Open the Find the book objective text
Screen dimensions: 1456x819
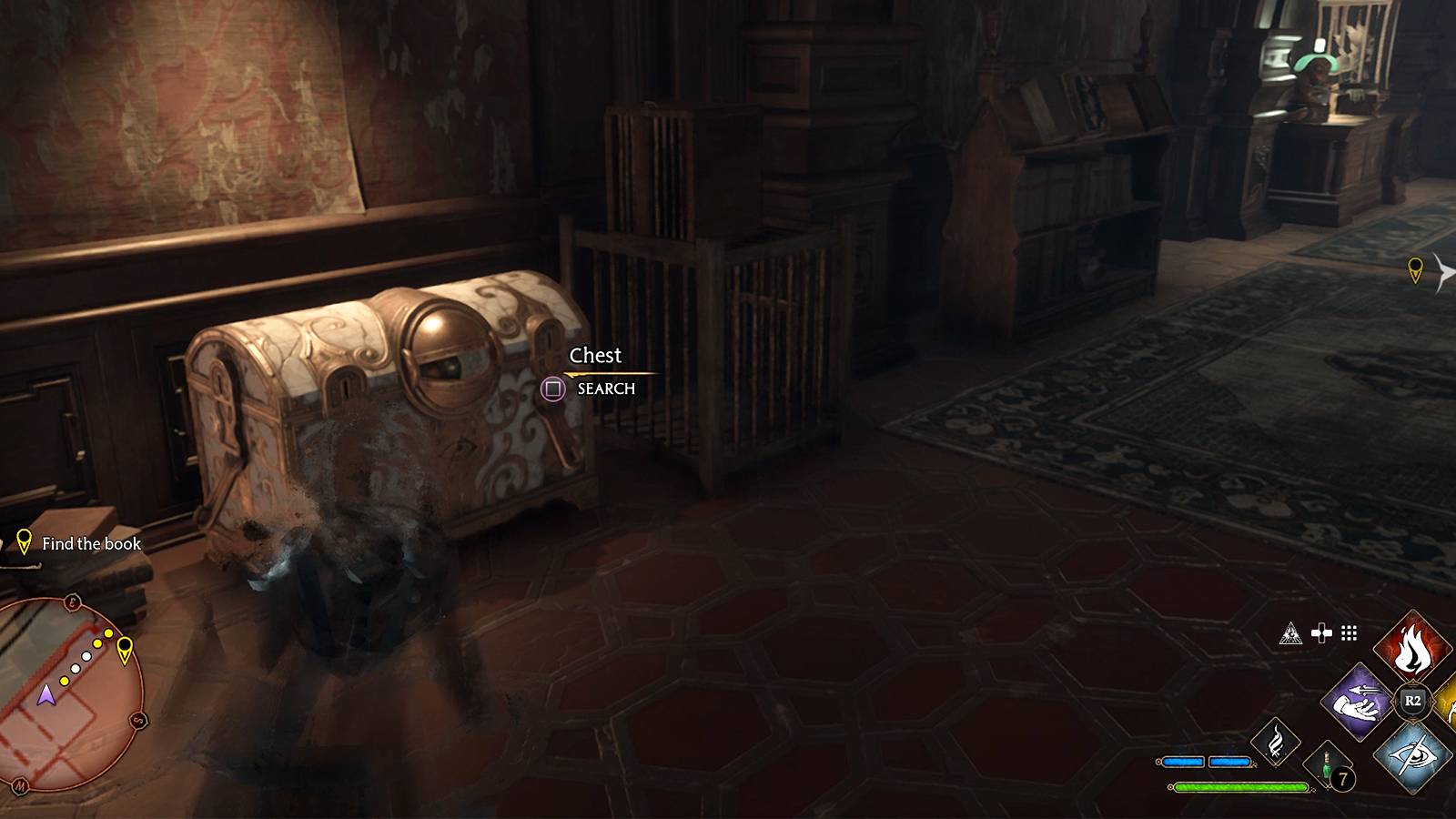[x=91, y=545]
